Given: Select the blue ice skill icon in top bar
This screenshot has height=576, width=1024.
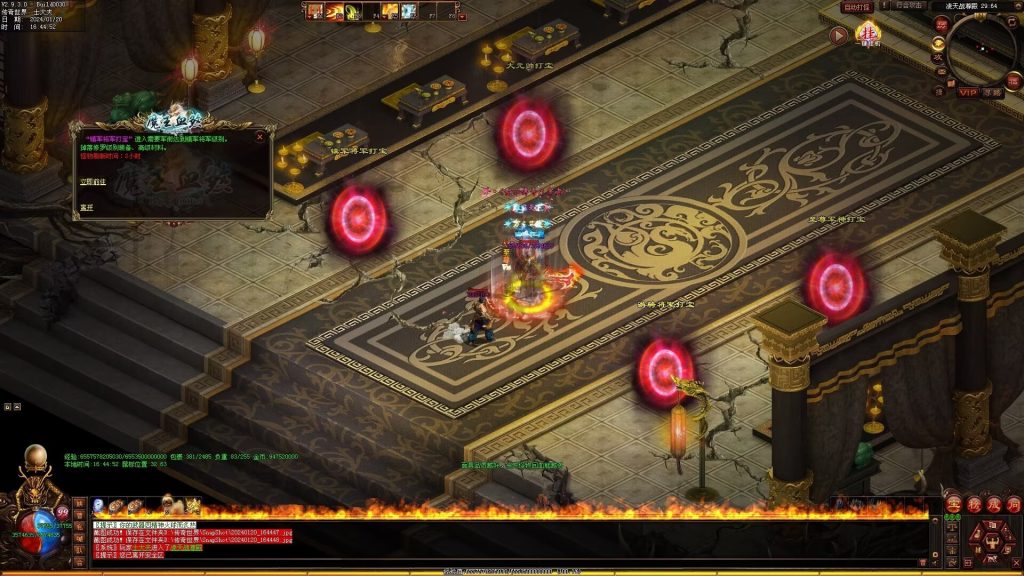Looking at the screenshot, I should point(410,11).
